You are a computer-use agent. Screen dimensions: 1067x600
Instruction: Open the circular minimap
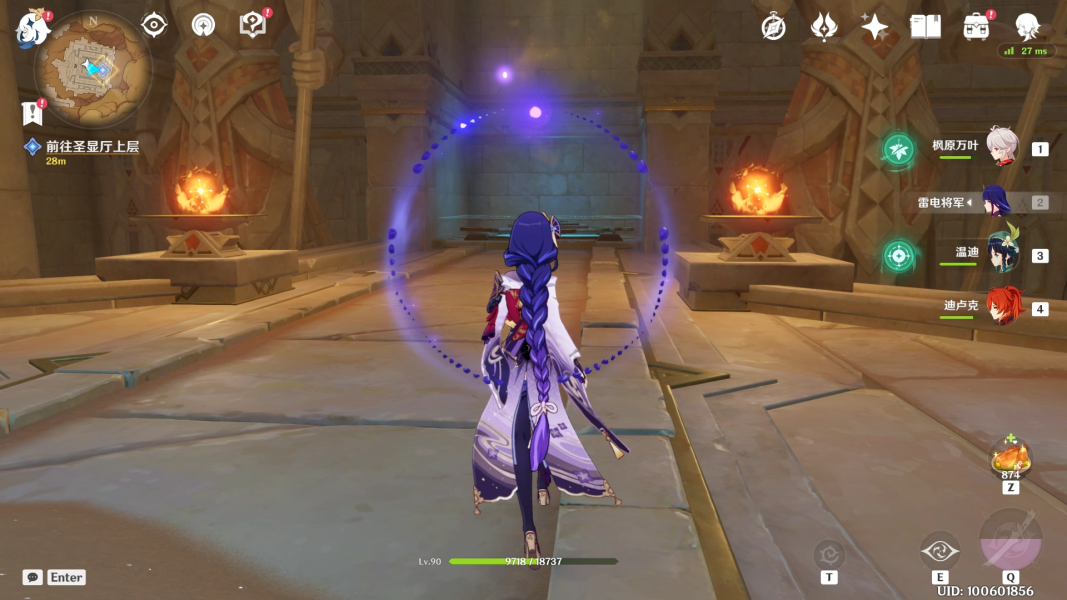click(x=92, y=67)
